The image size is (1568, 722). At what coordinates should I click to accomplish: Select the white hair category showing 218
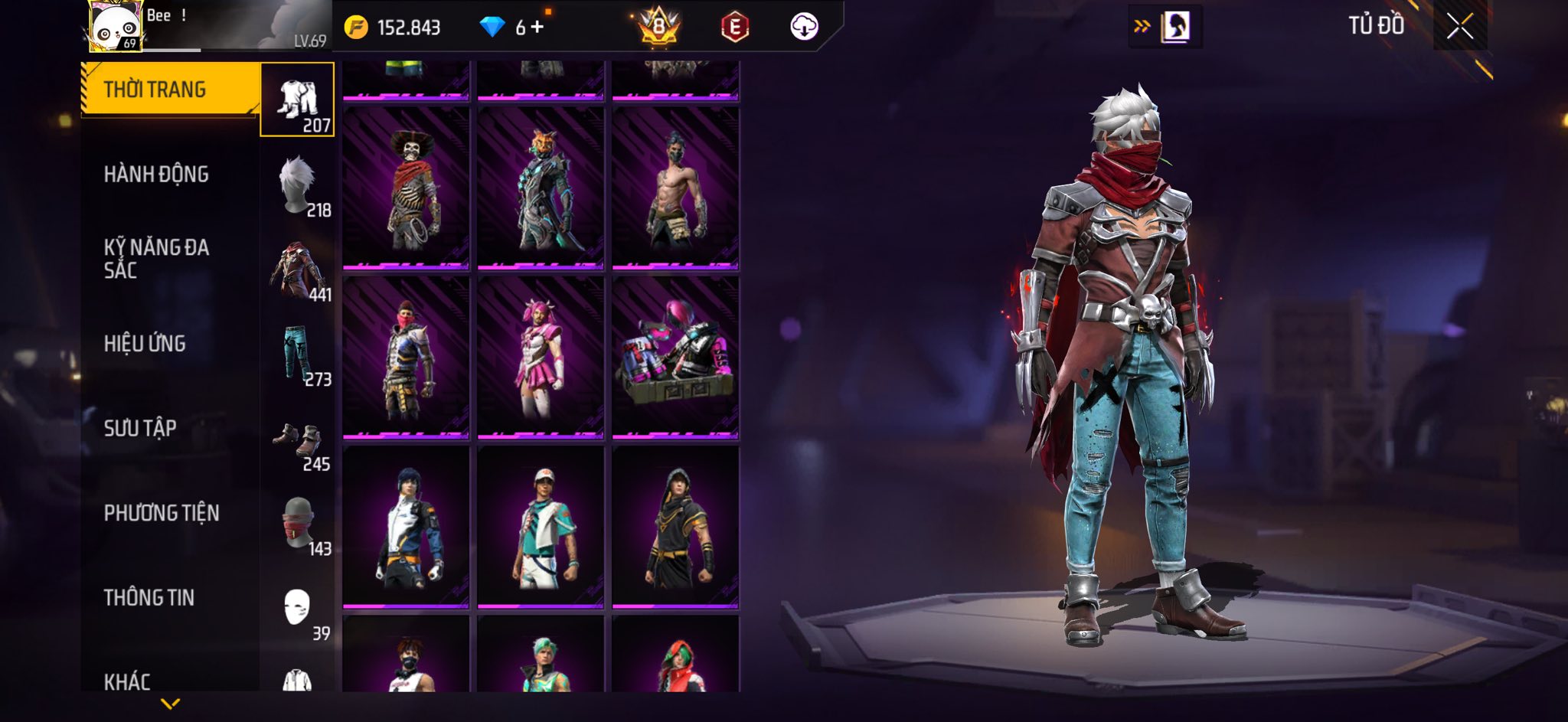[298, 186]
